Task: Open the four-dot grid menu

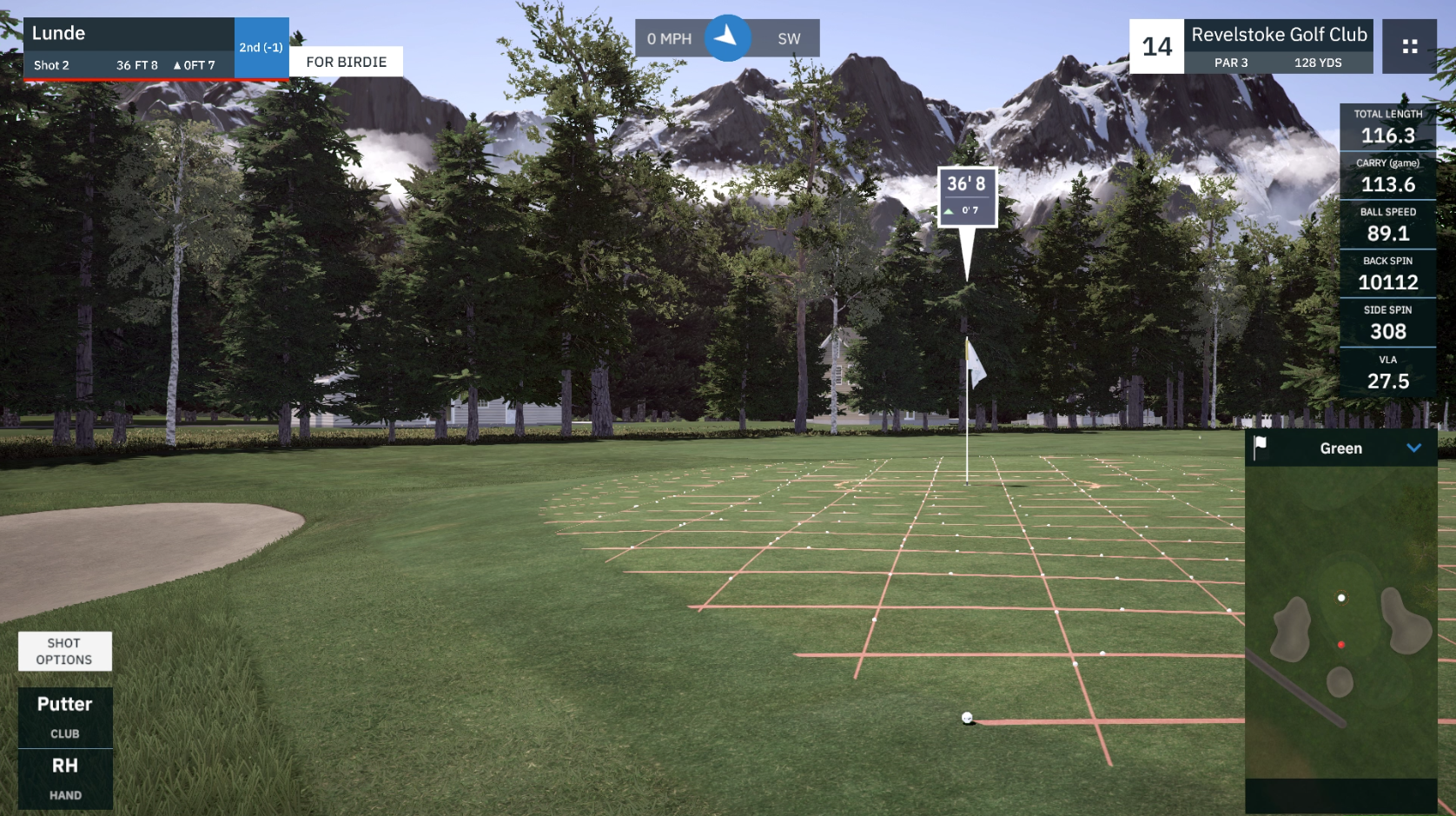Action: [x=1409, y=47]
